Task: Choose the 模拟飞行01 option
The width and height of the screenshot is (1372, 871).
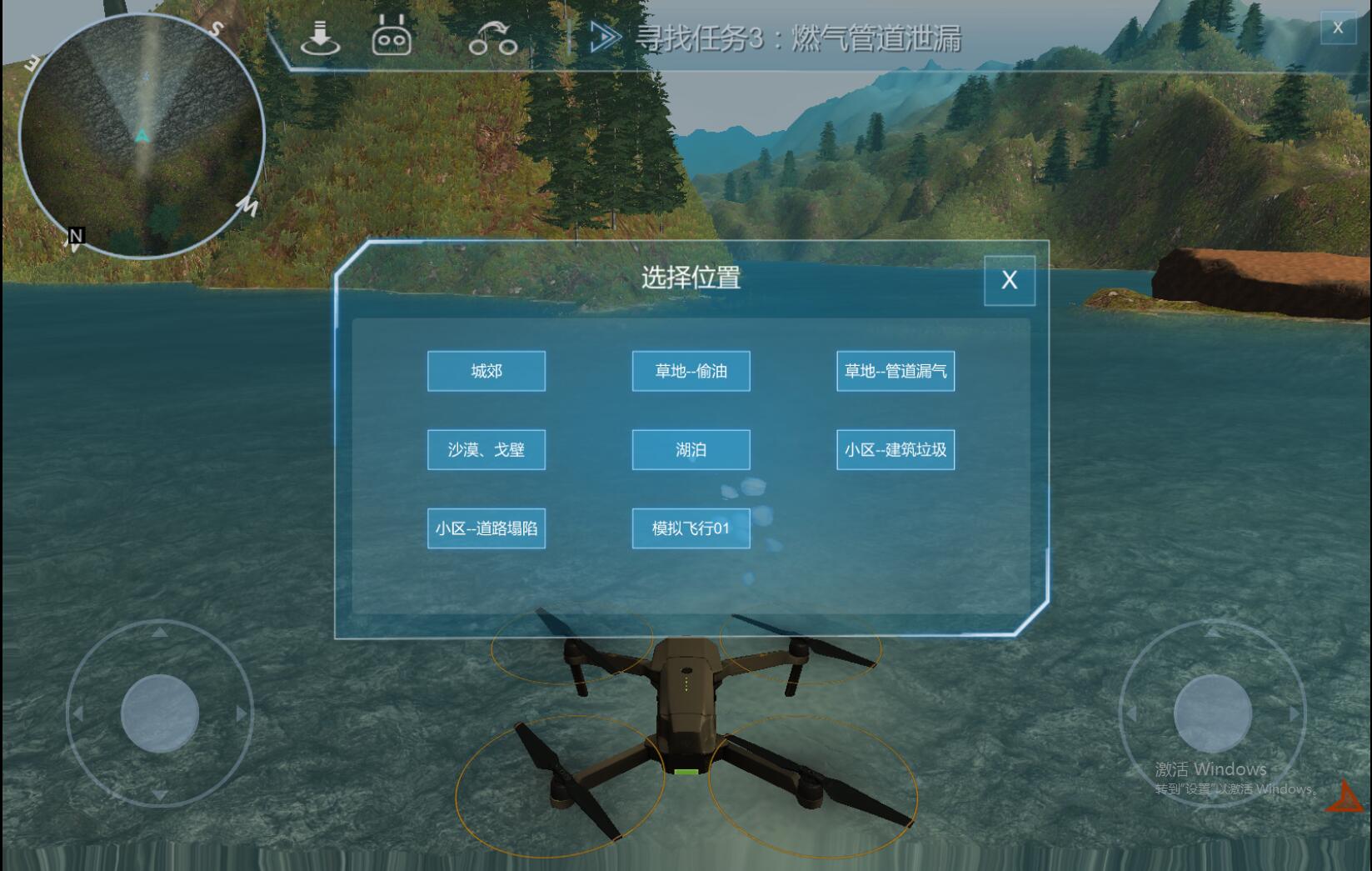Action: [x=691, y=528]
